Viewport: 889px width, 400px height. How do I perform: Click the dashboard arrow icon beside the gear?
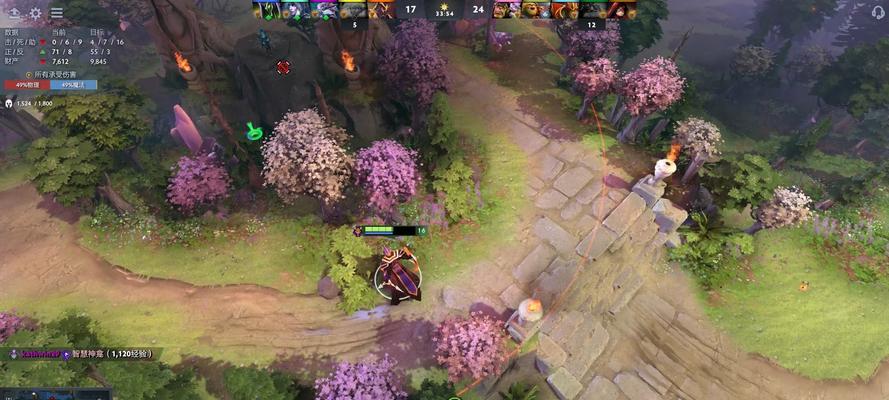coord(14,13)
